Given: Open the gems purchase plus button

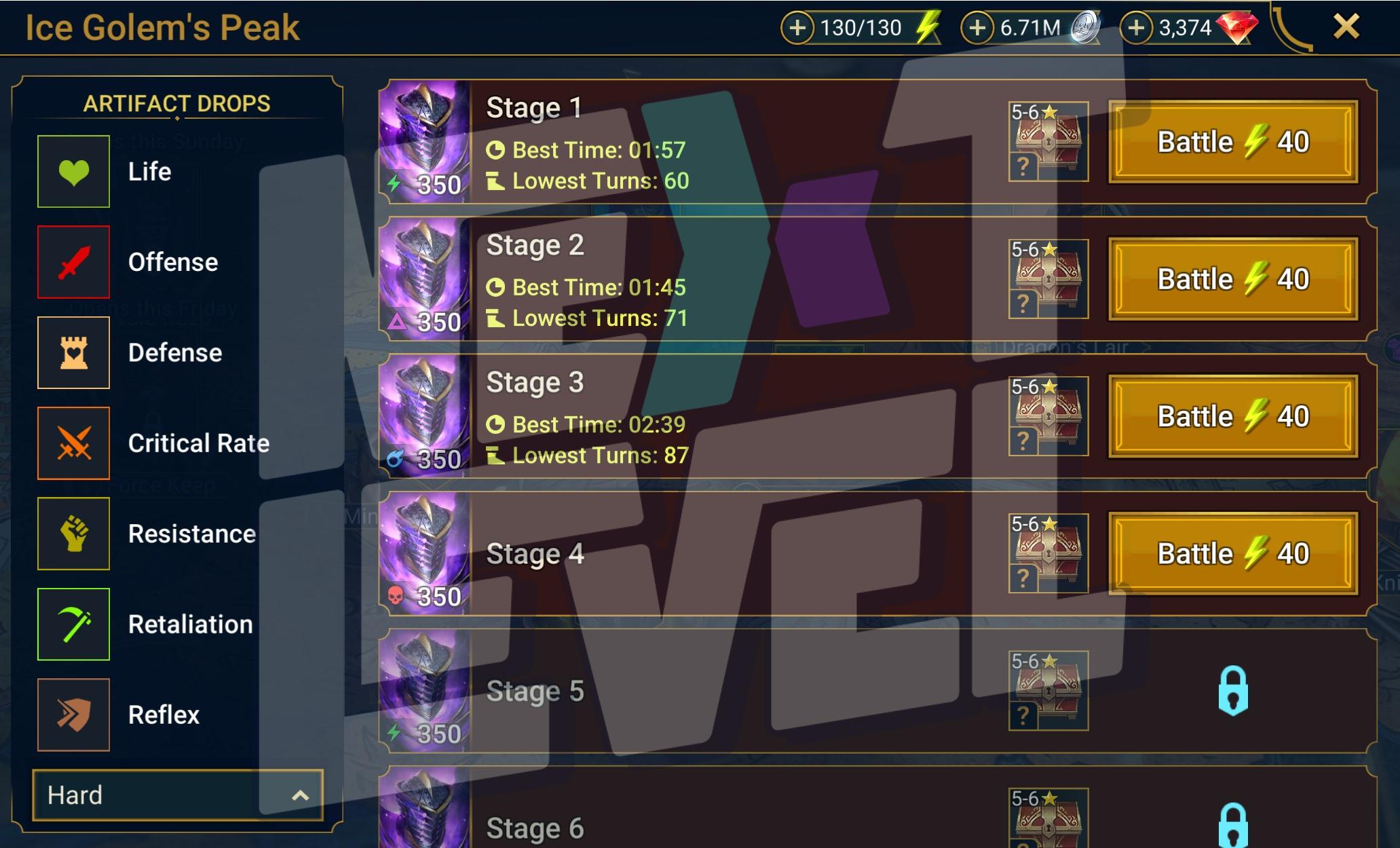Looking at the screenshot, I should pyautogui.click(x=1138, y=28).
